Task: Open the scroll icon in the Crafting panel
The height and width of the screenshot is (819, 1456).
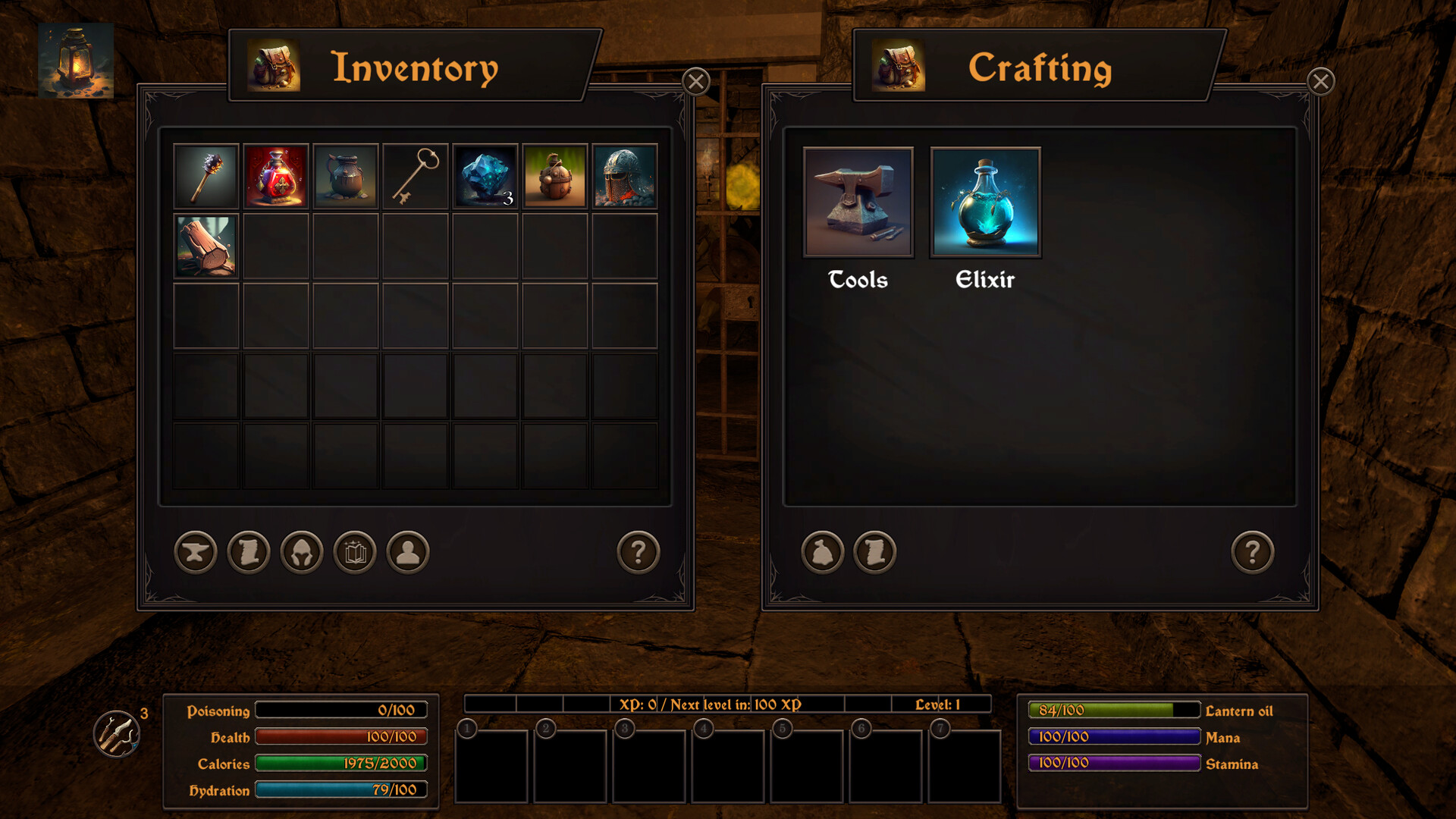Action: [874, 552]
